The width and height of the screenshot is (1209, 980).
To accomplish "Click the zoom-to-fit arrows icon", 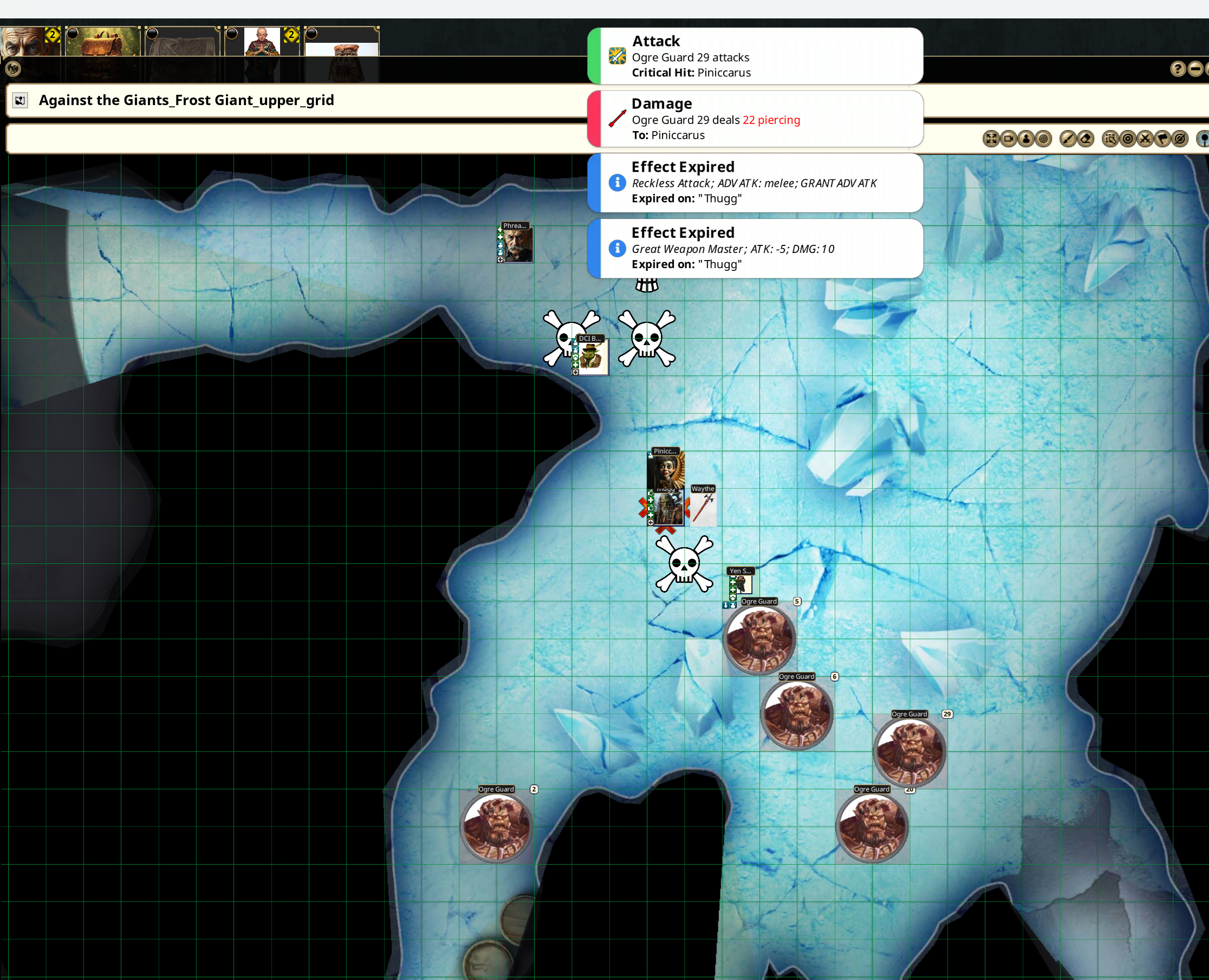I will click(x=991, y=139).
